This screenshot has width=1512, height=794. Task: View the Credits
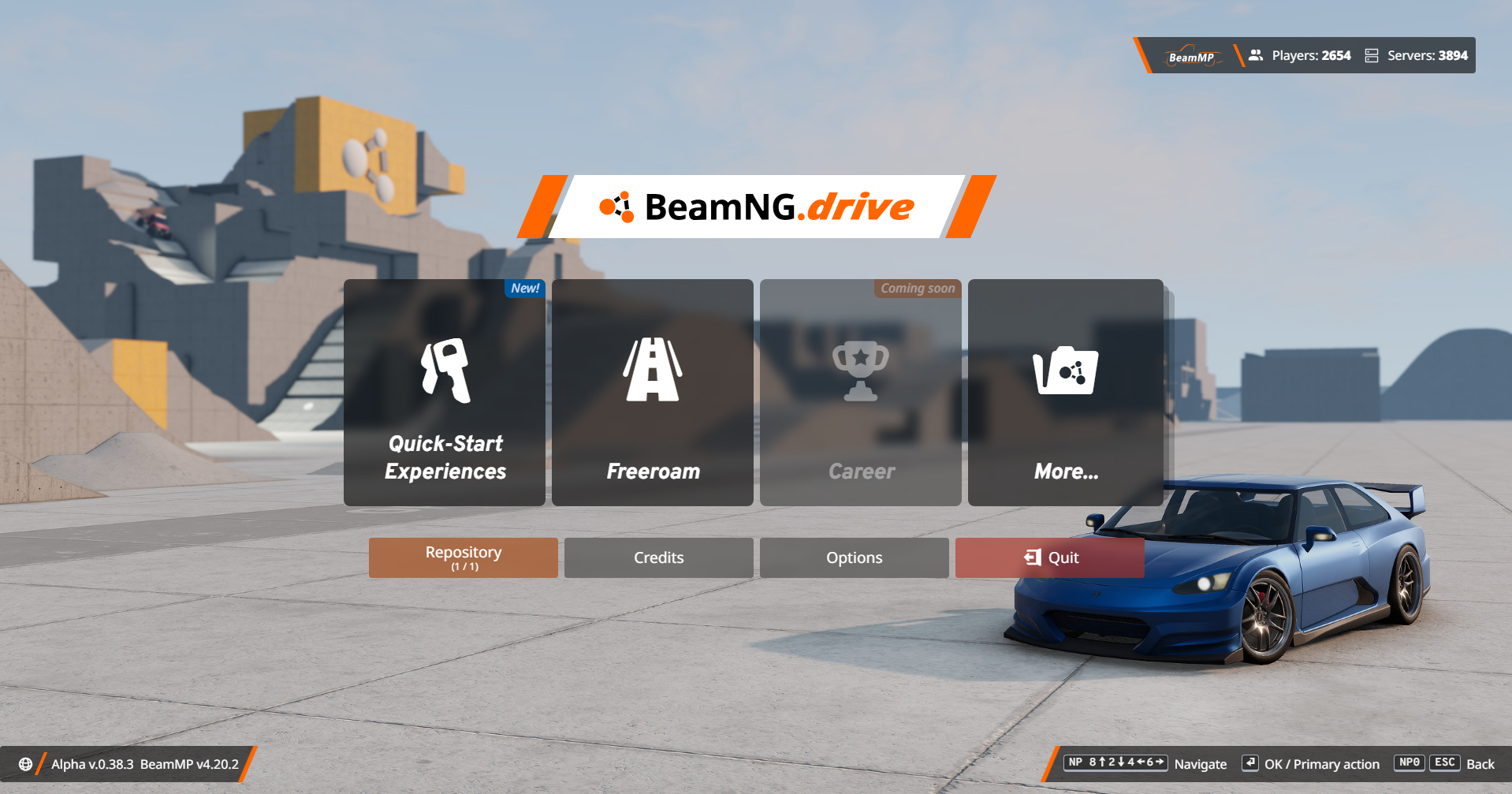[x=658, y=557]
